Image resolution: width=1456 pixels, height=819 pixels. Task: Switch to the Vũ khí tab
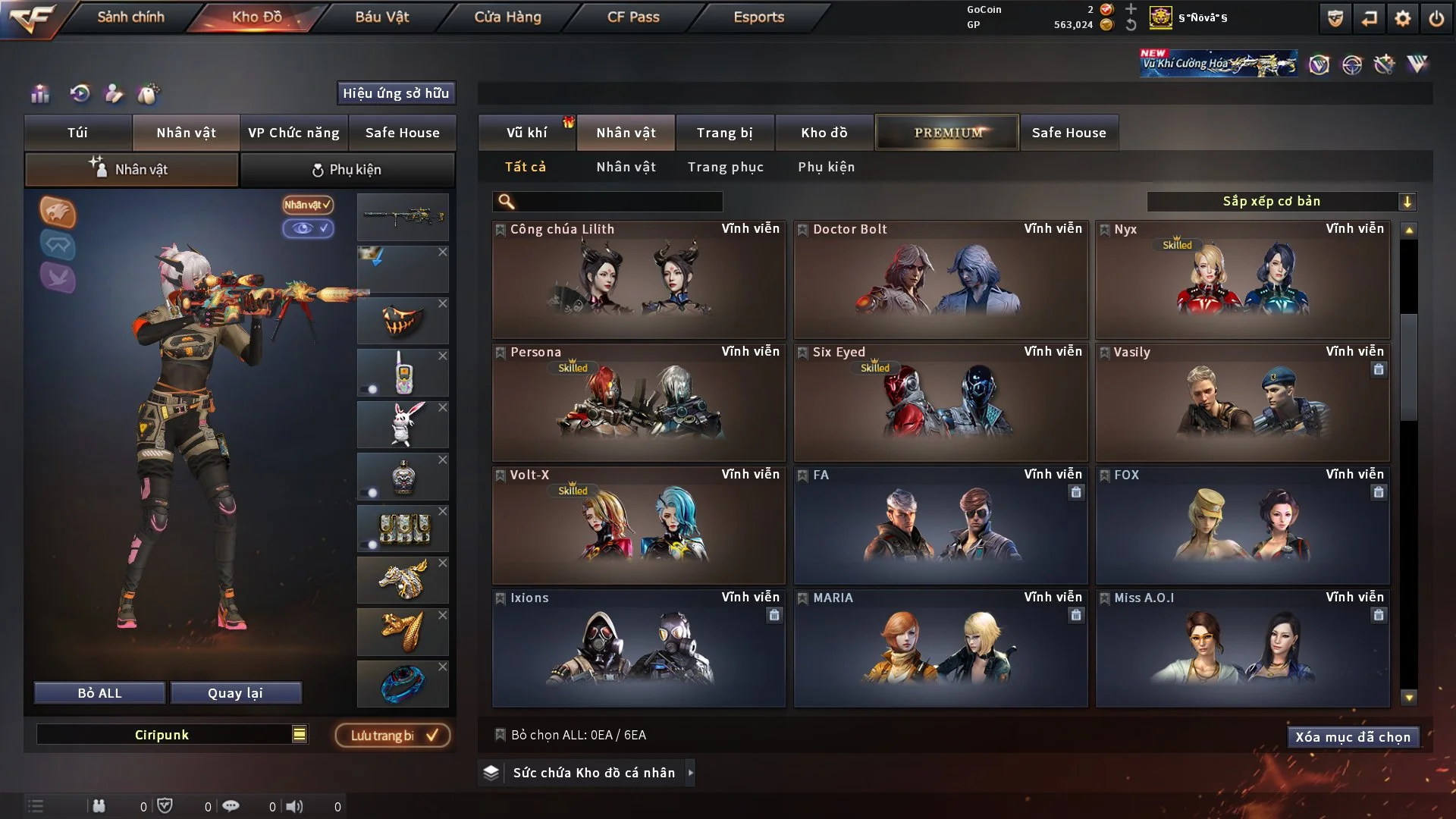[x=526, y=133]
